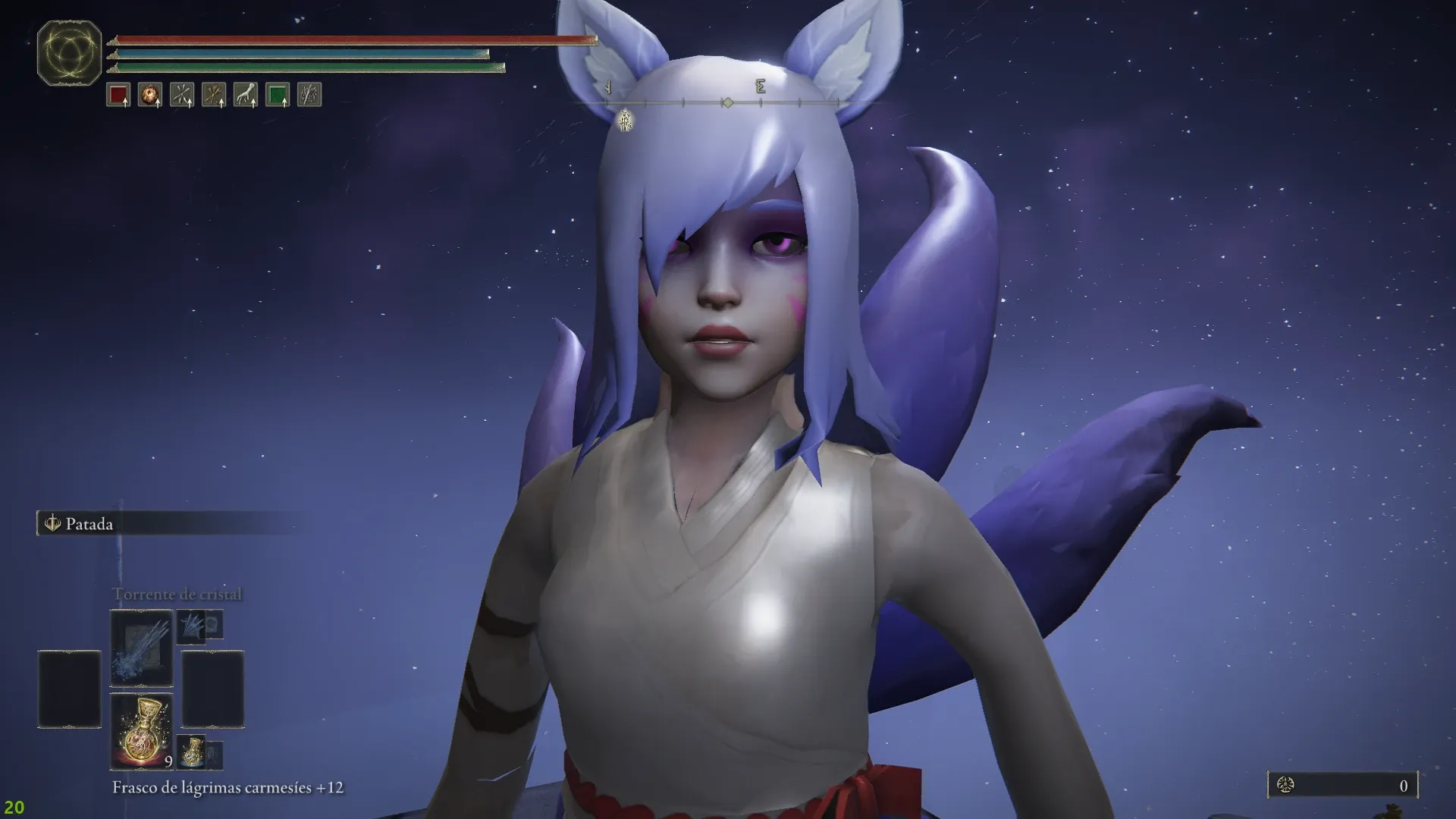Select the red square buff icon
Screen dimensions: 1456x819
click(x=118, y=95)
